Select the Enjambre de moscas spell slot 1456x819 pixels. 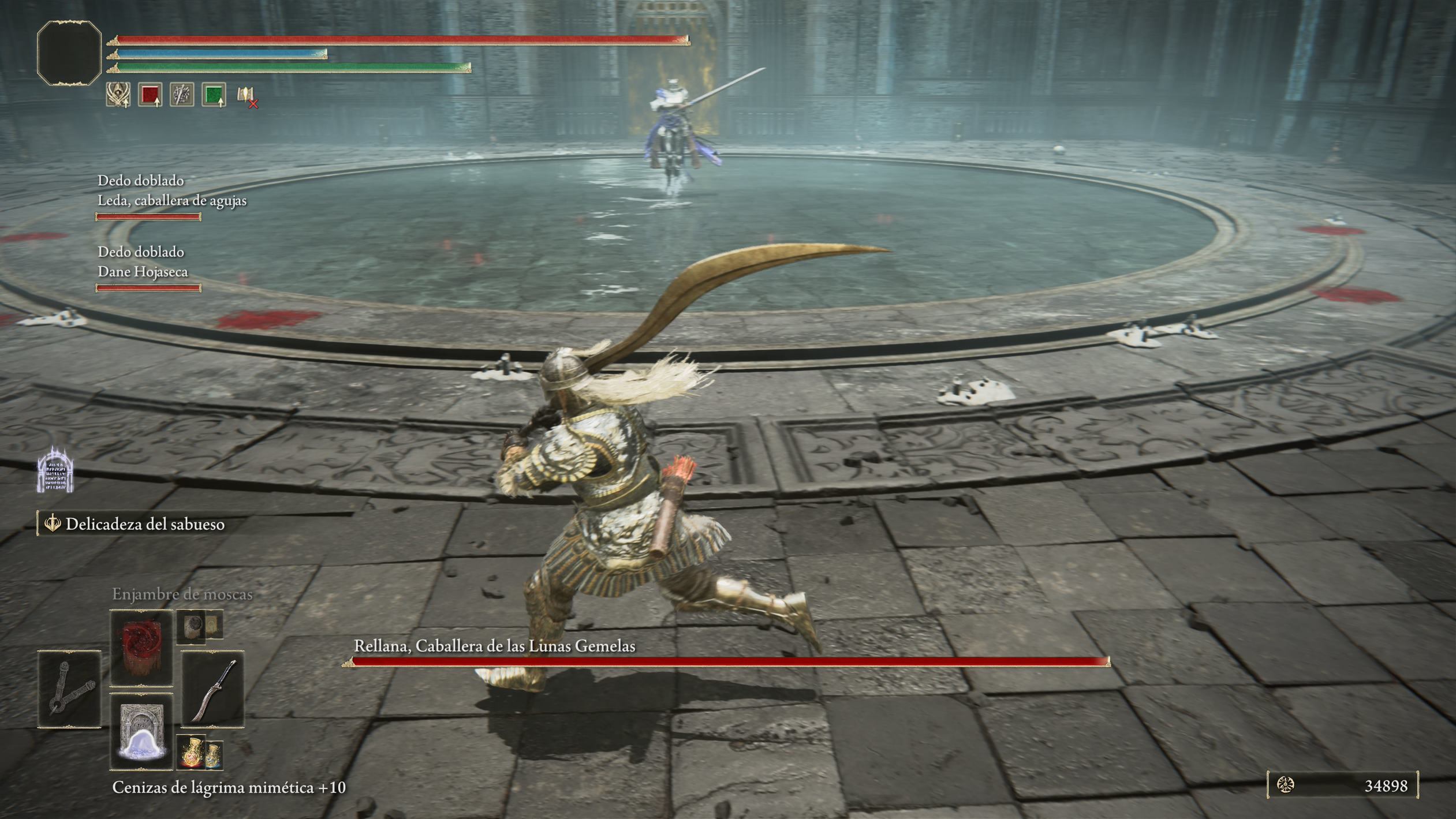pos(141,647)
